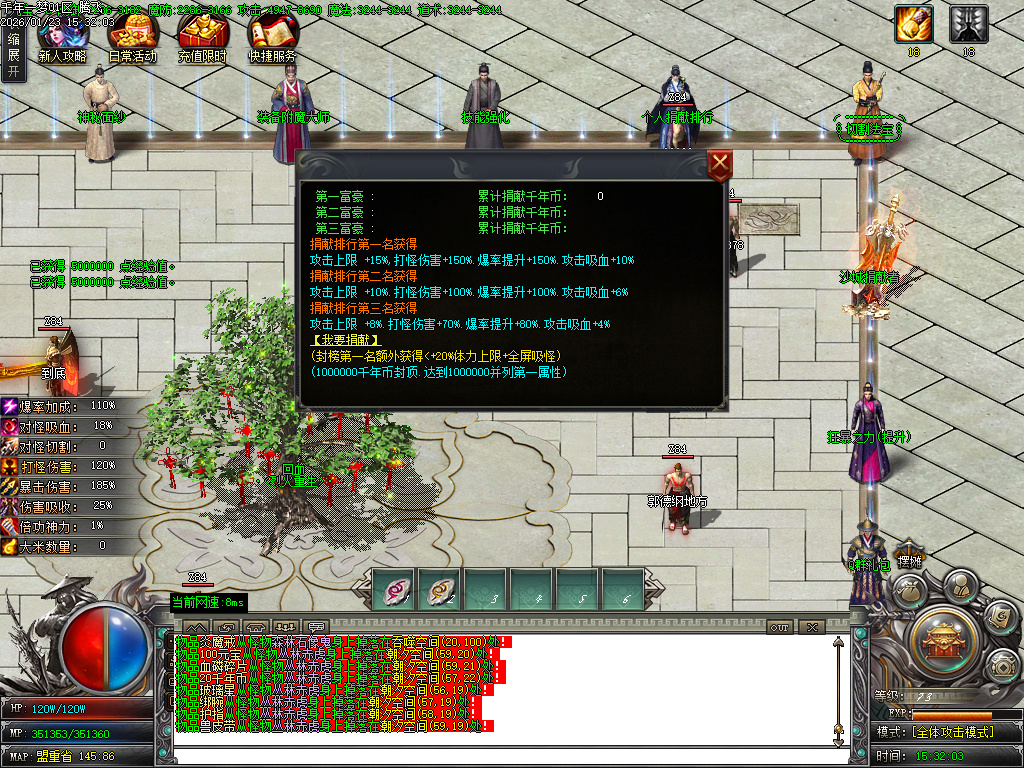The height and width of the screenshot is (768, 1024).
Task: Open the 摆摊 stall vendor button
Action: click(908, 562)
